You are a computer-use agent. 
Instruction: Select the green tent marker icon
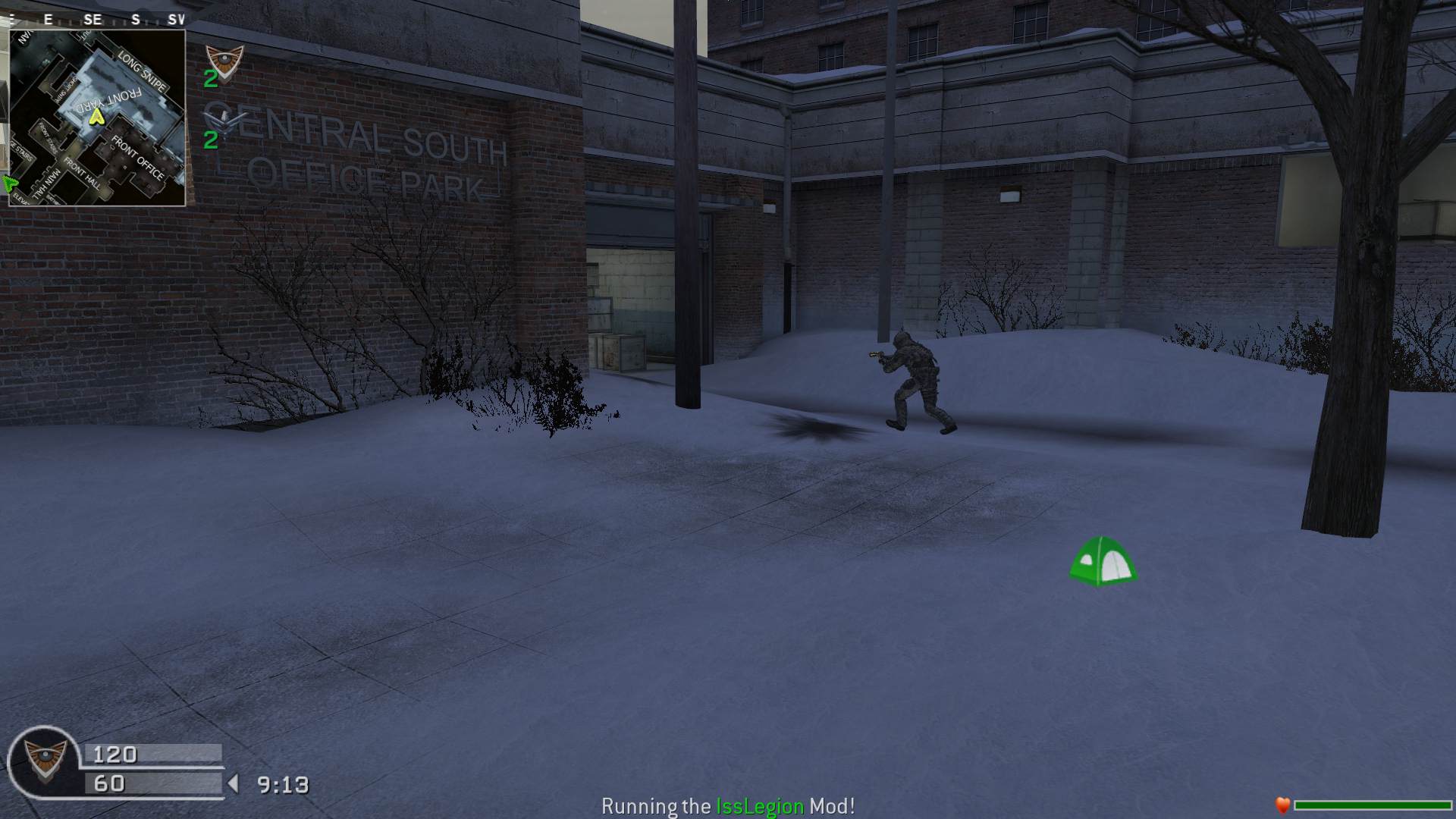click(1102, 562)
